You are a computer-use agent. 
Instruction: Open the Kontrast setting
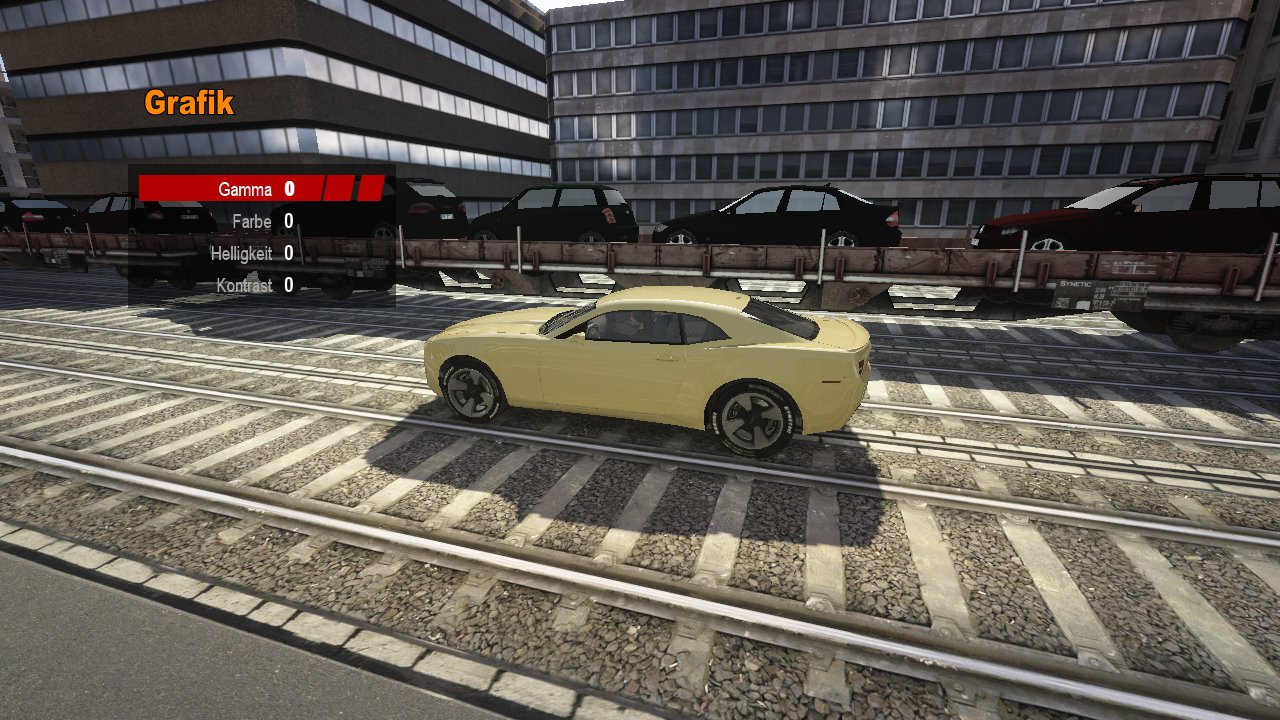point(244,286)
